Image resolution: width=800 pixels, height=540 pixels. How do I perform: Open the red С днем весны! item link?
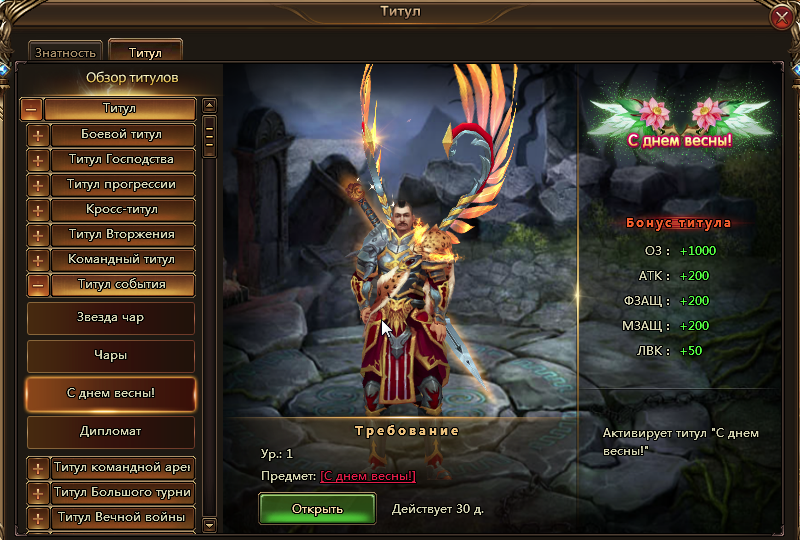367,476
